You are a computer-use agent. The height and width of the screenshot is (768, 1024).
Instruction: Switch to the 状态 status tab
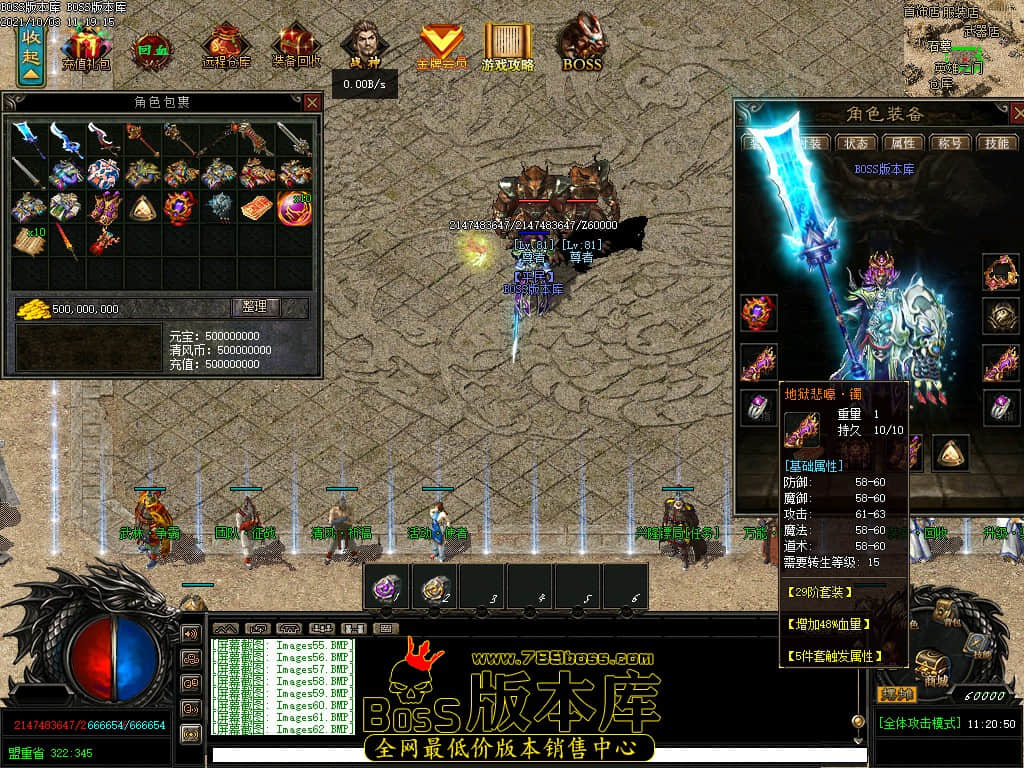856,143
